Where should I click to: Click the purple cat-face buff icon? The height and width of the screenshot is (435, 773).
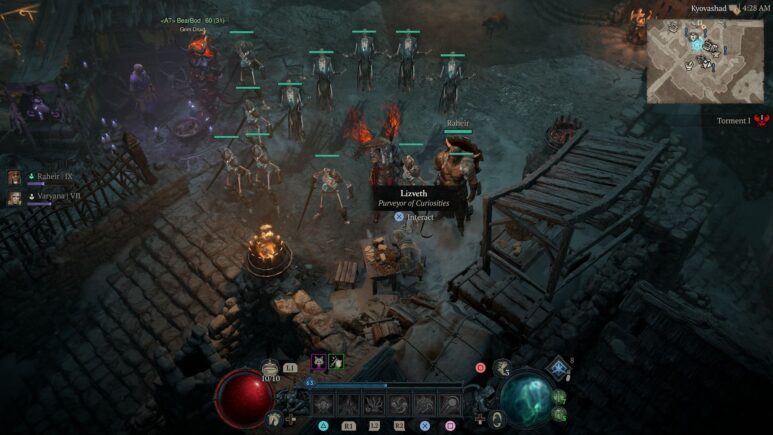[x=318, y=362]
